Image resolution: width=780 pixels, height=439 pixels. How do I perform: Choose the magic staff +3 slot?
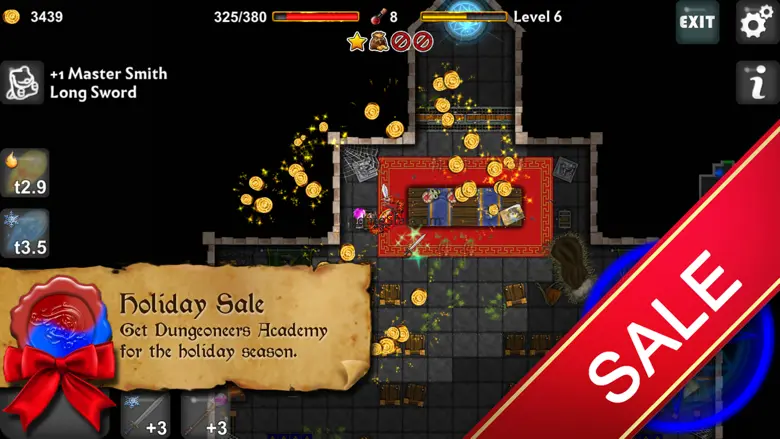pyautogui.click(x=205, y=416)
